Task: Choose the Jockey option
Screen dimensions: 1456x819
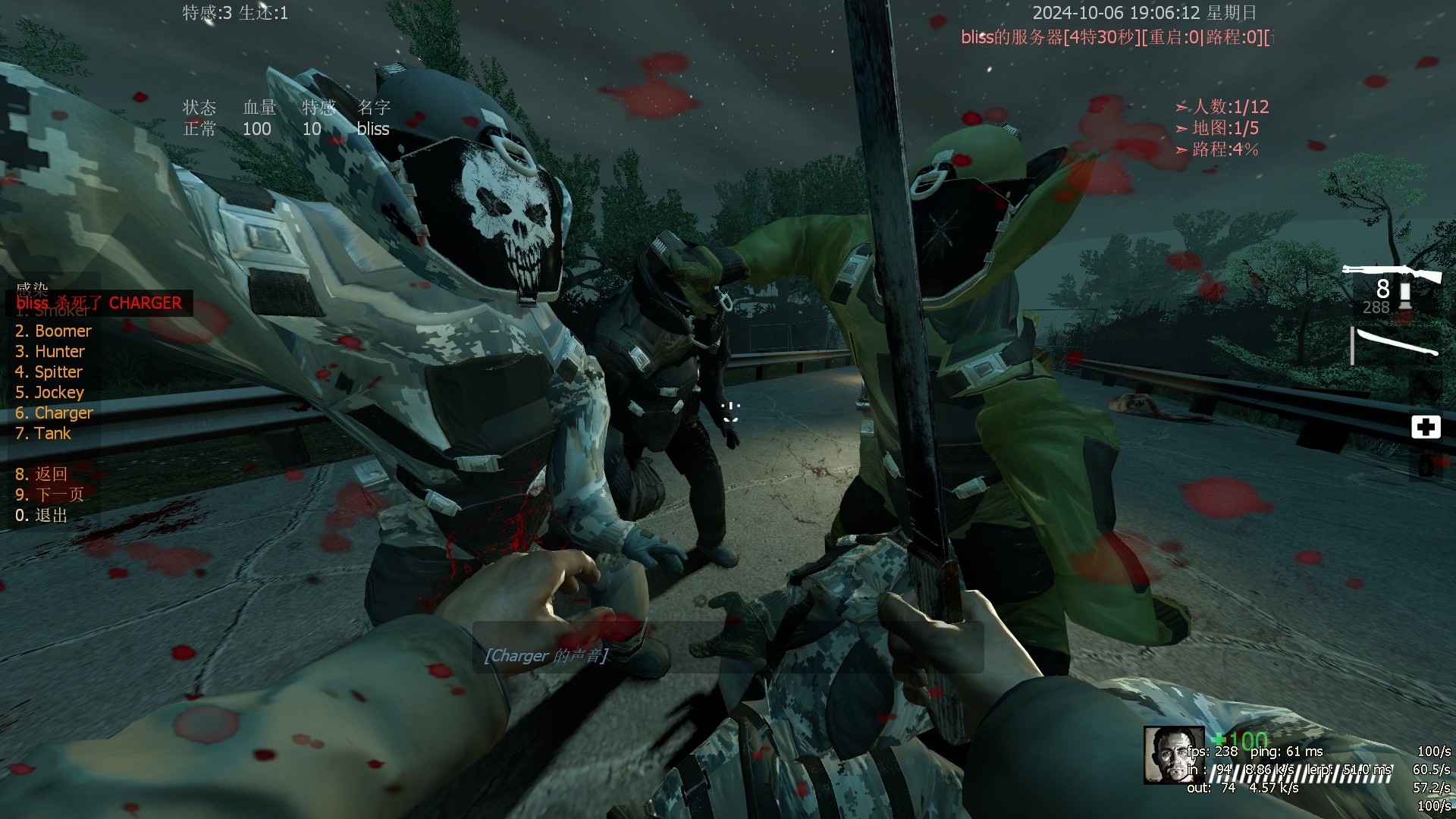Action: [49, 393]
